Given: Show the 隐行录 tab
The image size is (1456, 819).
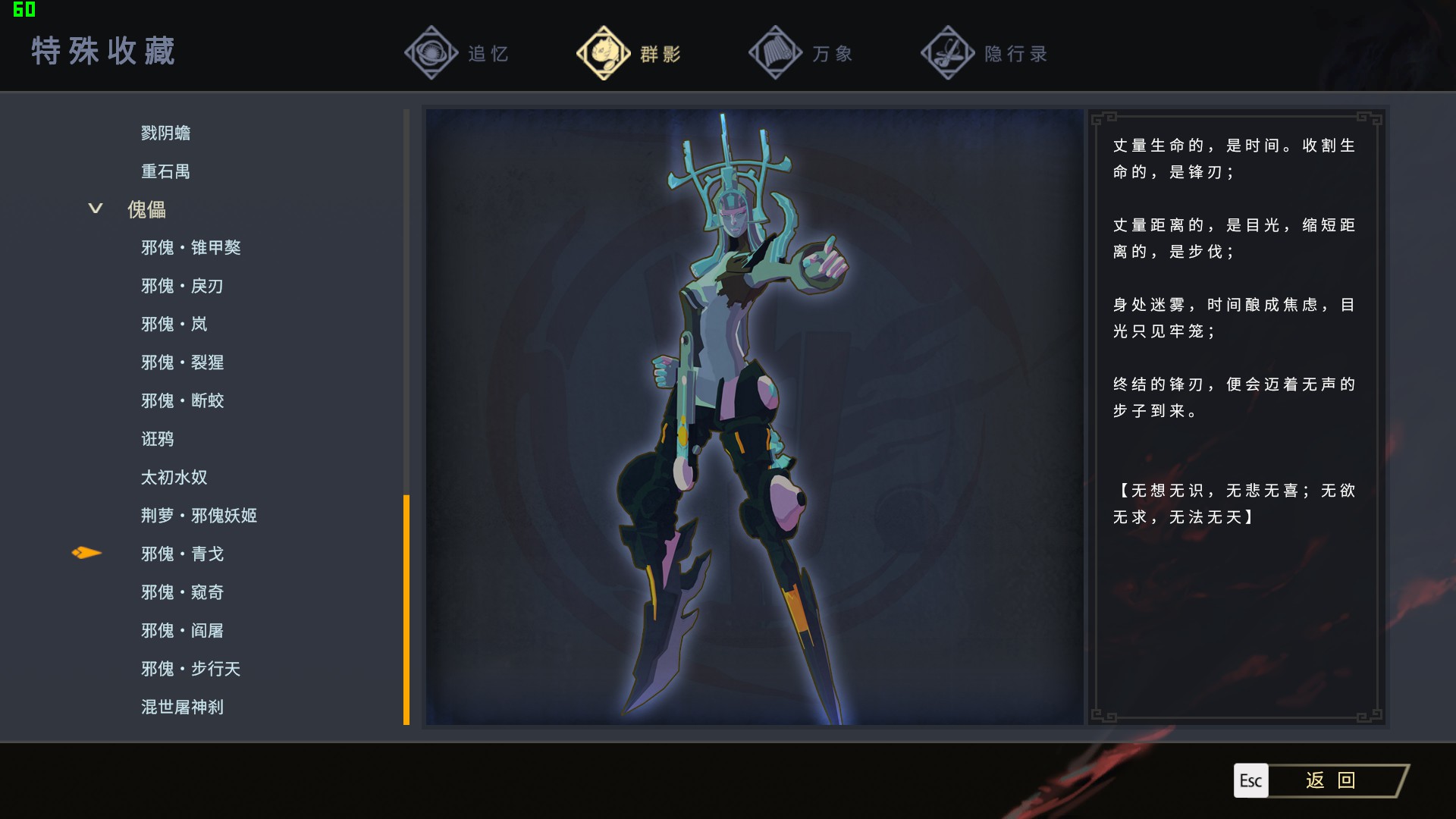Looking at the screenshot, I should point(984,53).
